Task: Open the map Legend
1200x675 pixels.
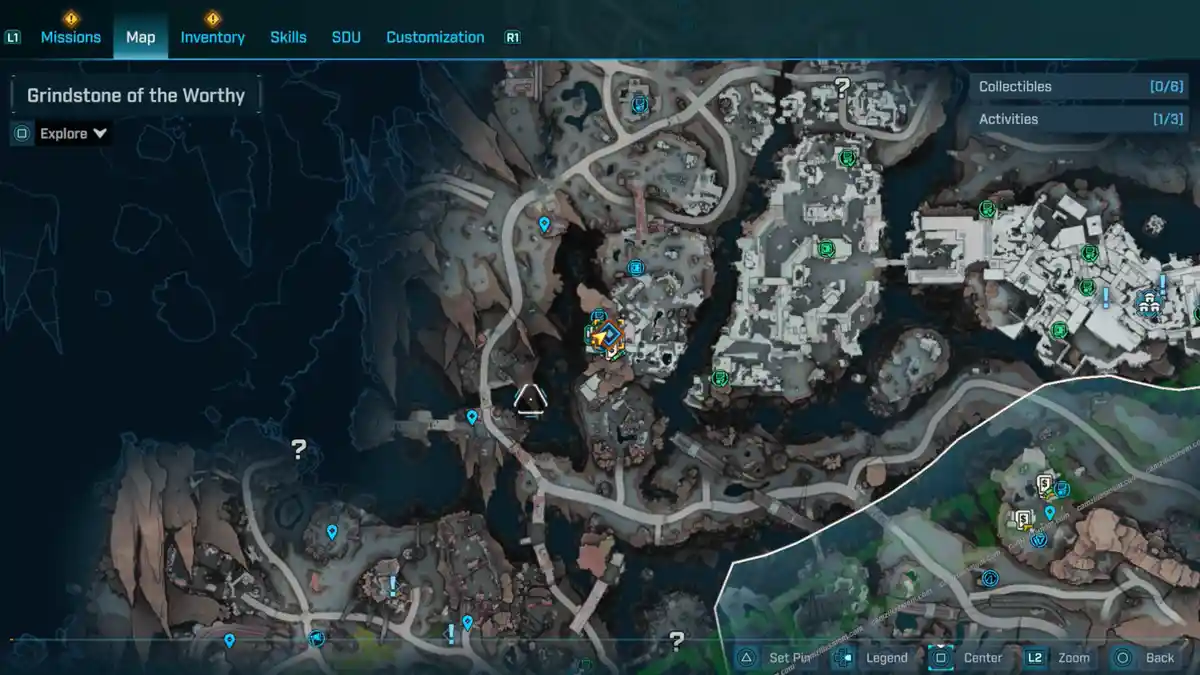Action: [874, 657]
